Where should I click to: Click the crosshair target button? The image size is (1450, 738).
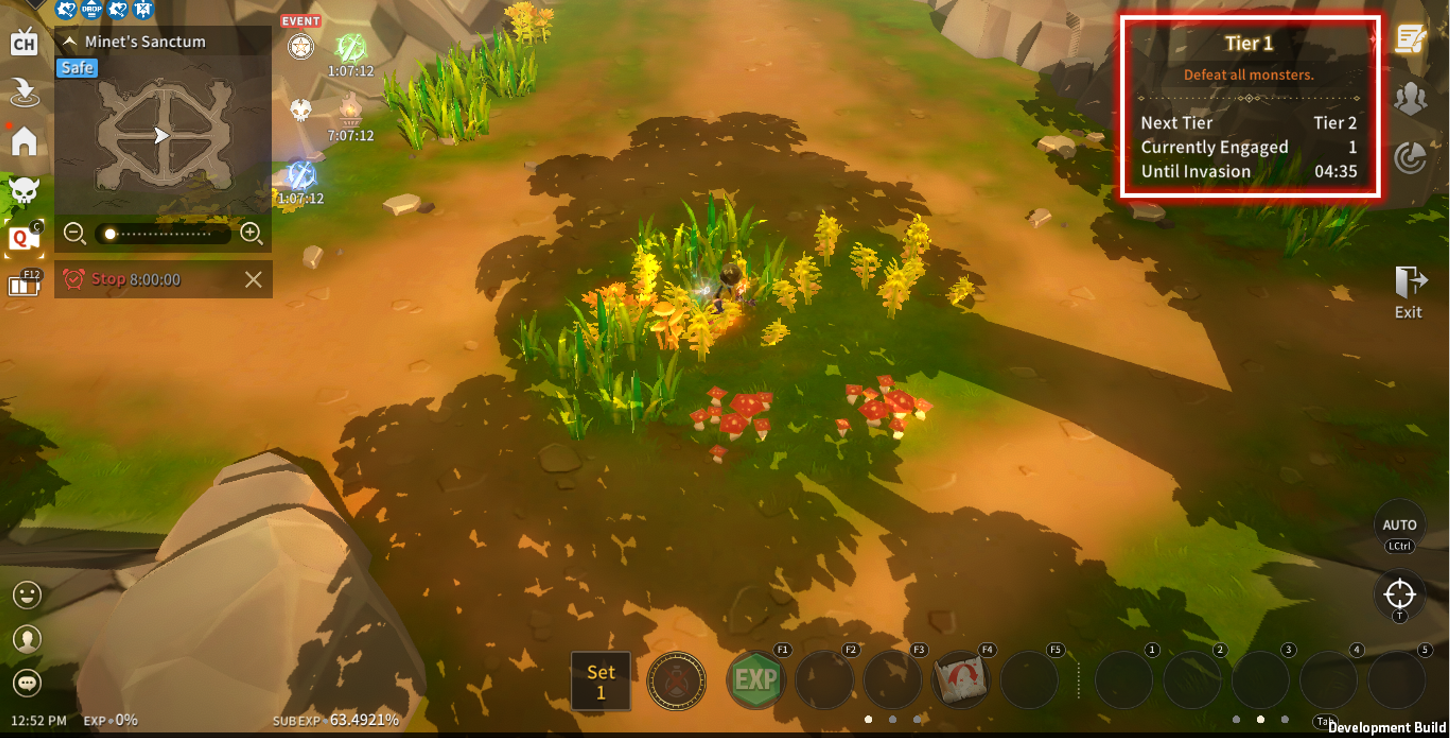[x=1399, y=595]
